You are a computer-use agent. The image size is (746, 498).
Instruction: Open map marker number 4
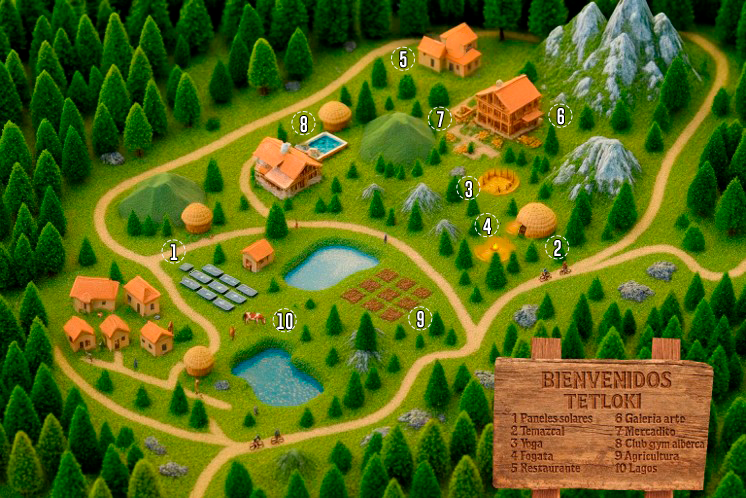point(487,225)
